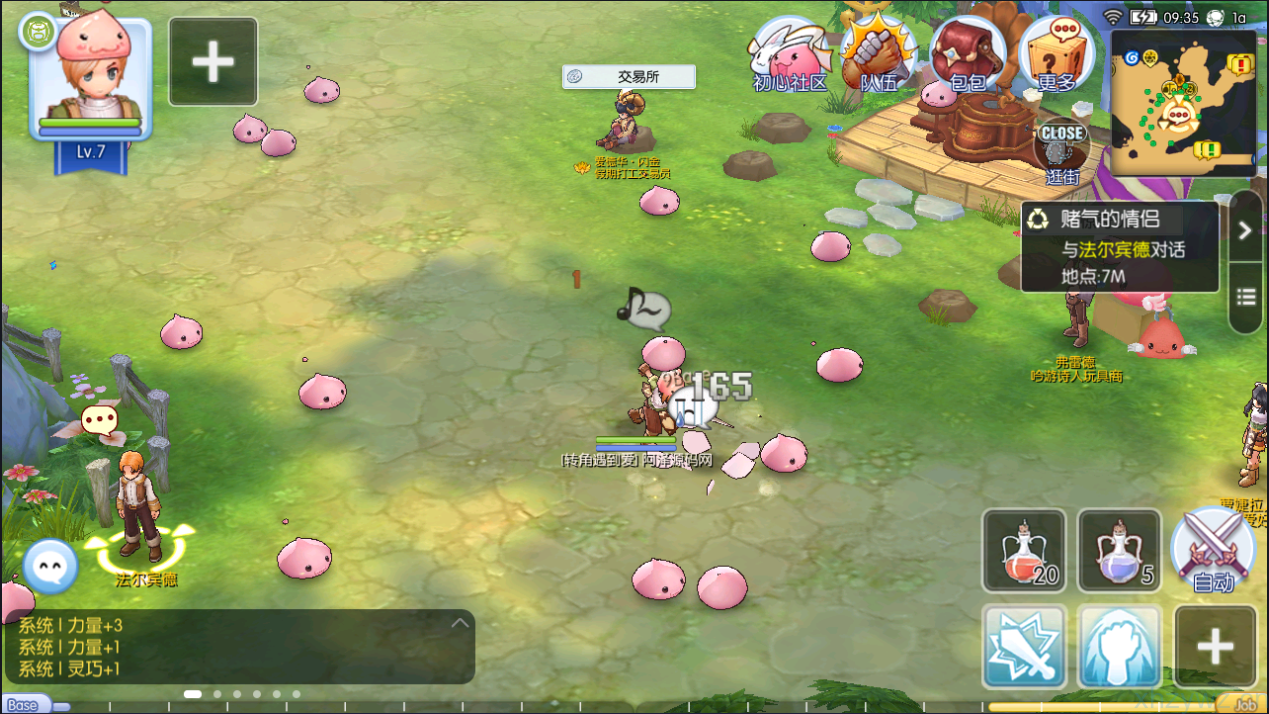Expand the system chat log
The height and width of the screenshot is (714, 1269).
pyautogui.click(x=459, y=624)
